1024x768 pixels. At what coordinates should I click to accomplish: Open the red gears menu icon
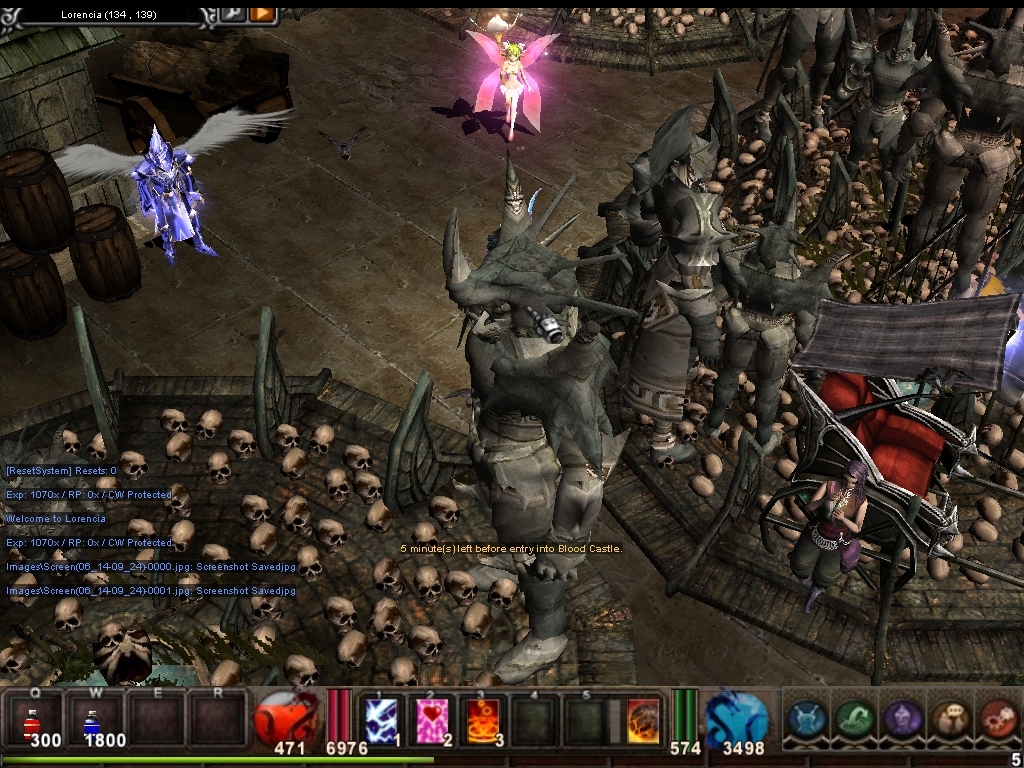998,718
